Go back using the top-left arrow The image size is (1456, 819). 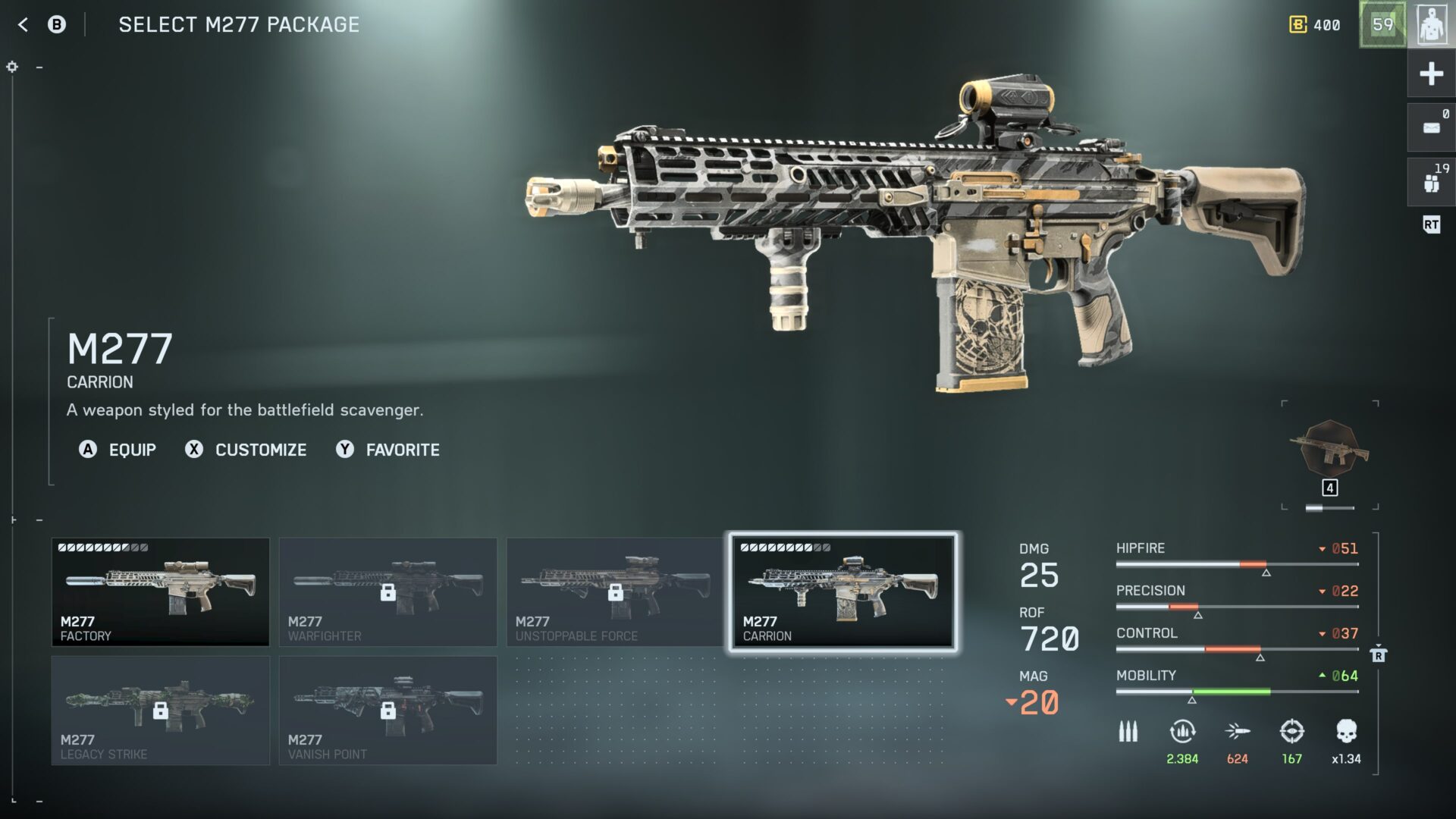pos(23,25)
